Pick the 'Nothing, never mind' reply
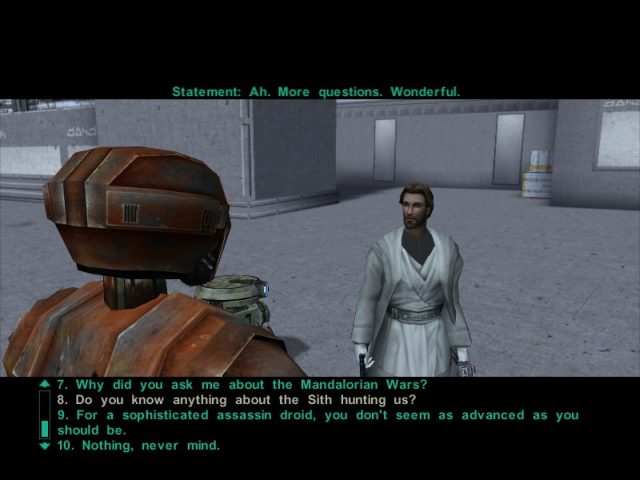The width and height of the screenshot is (640, 480). click(x=138, y=445)
